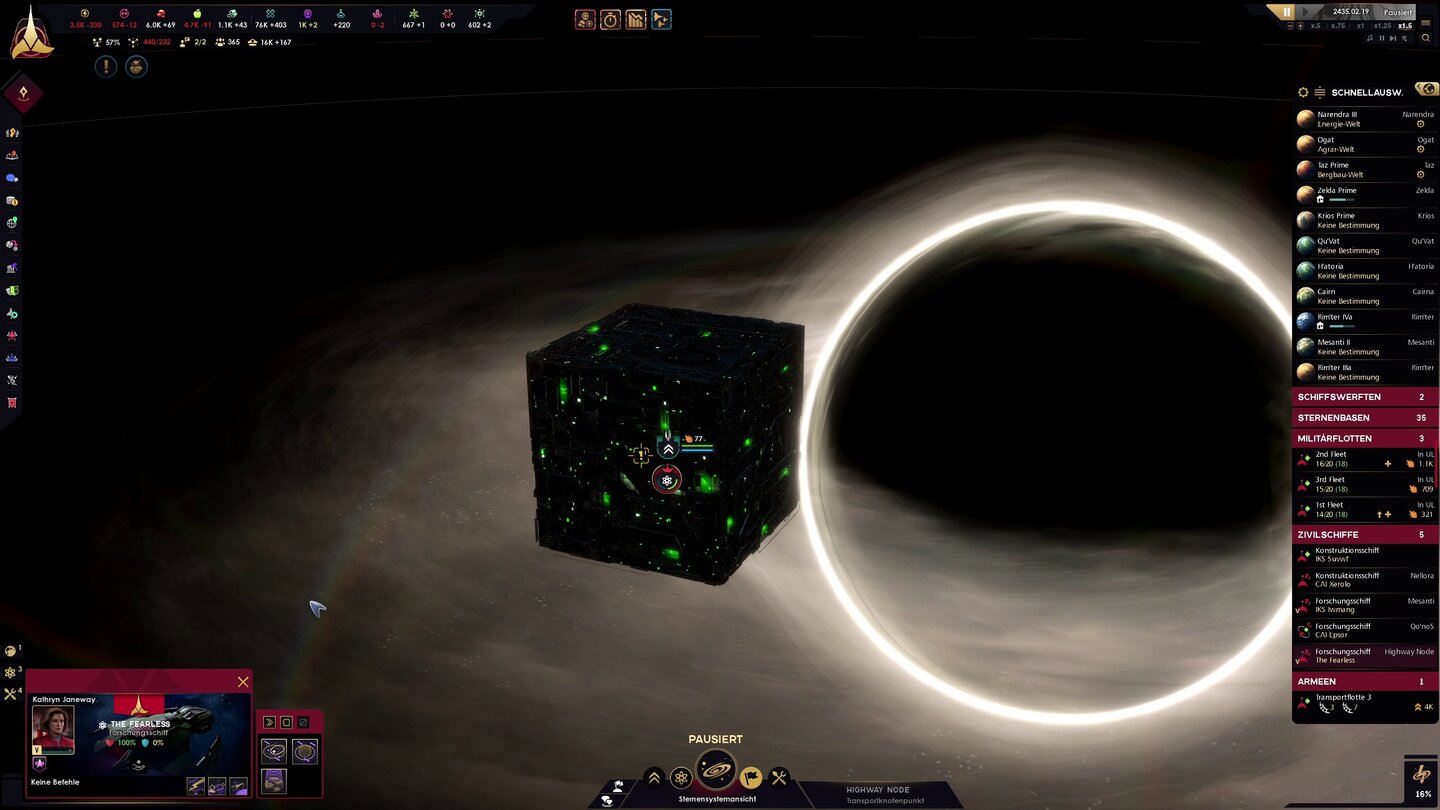Open the fleet manager icon at top center

pos(661,18)
